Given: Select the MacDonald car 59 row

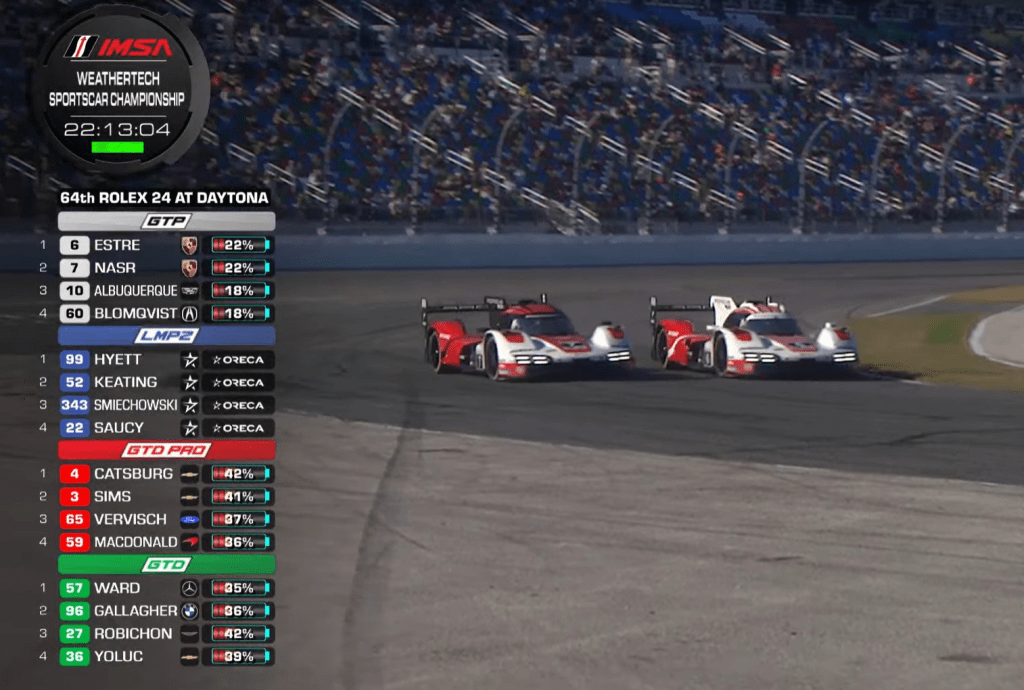Looking at the screenshot, I should point(135,542).
